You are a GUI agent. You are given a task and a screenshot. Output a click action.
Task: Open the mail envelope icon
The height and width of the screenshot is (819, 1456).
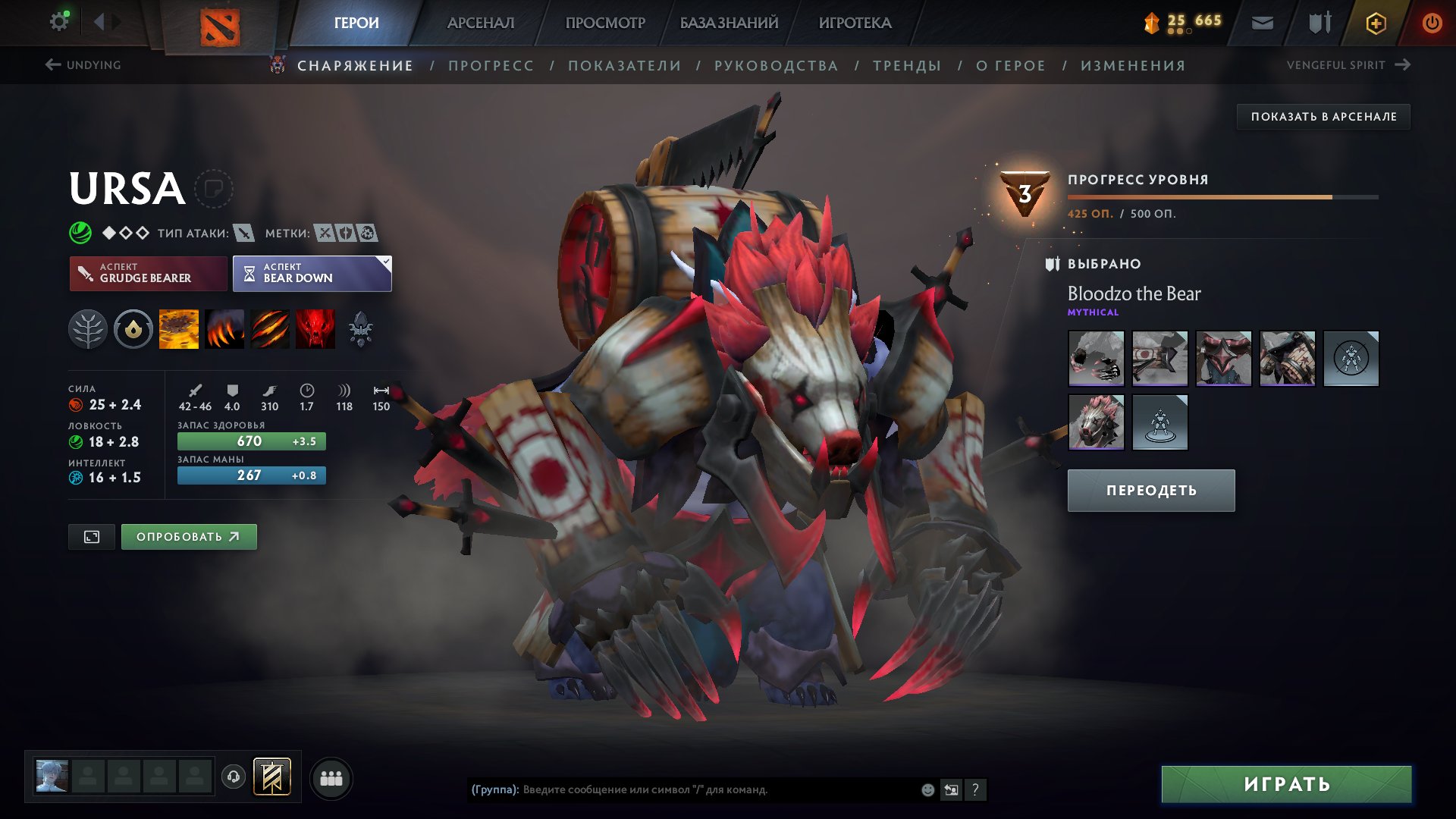(1262, 23)
